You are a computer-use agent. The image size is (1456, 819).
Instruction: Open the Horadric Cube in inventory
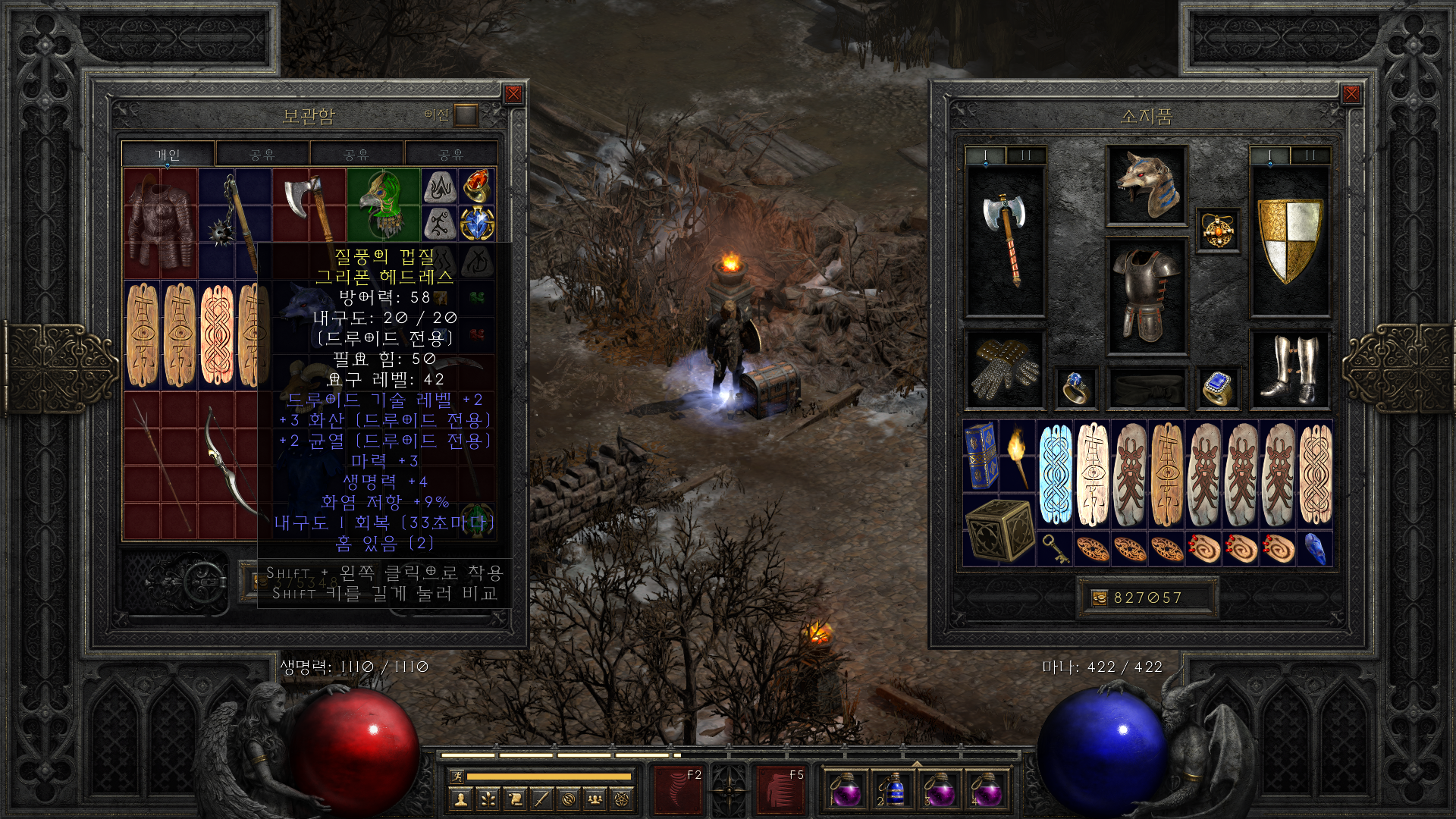(x=999, y=530)
